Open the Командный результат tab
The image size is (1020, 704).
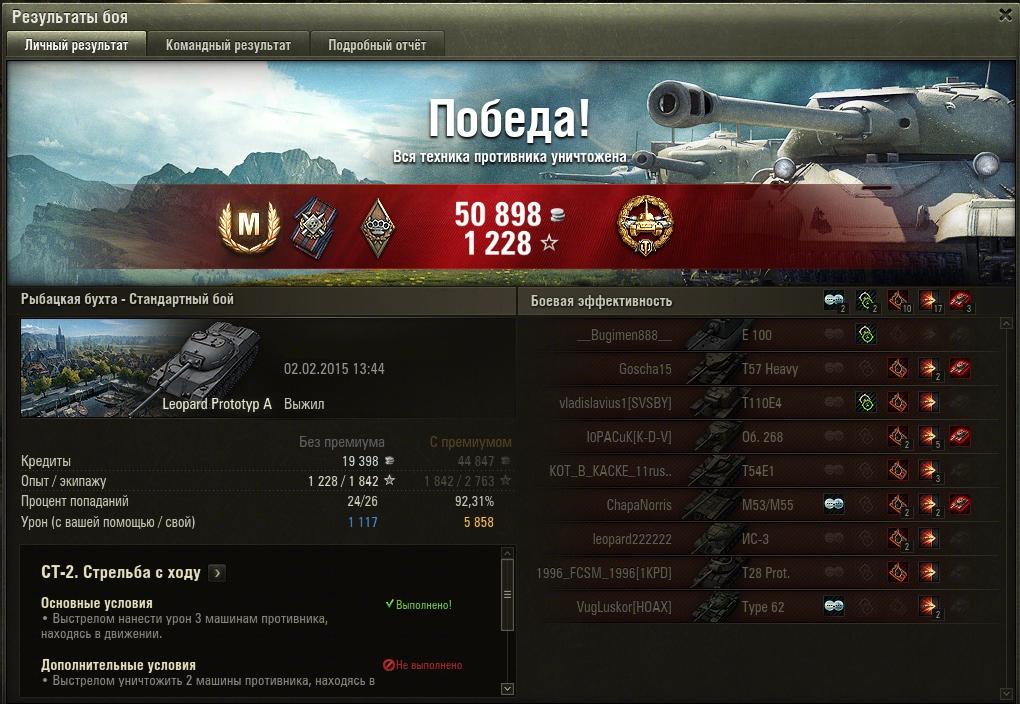[x=228, y=45]
